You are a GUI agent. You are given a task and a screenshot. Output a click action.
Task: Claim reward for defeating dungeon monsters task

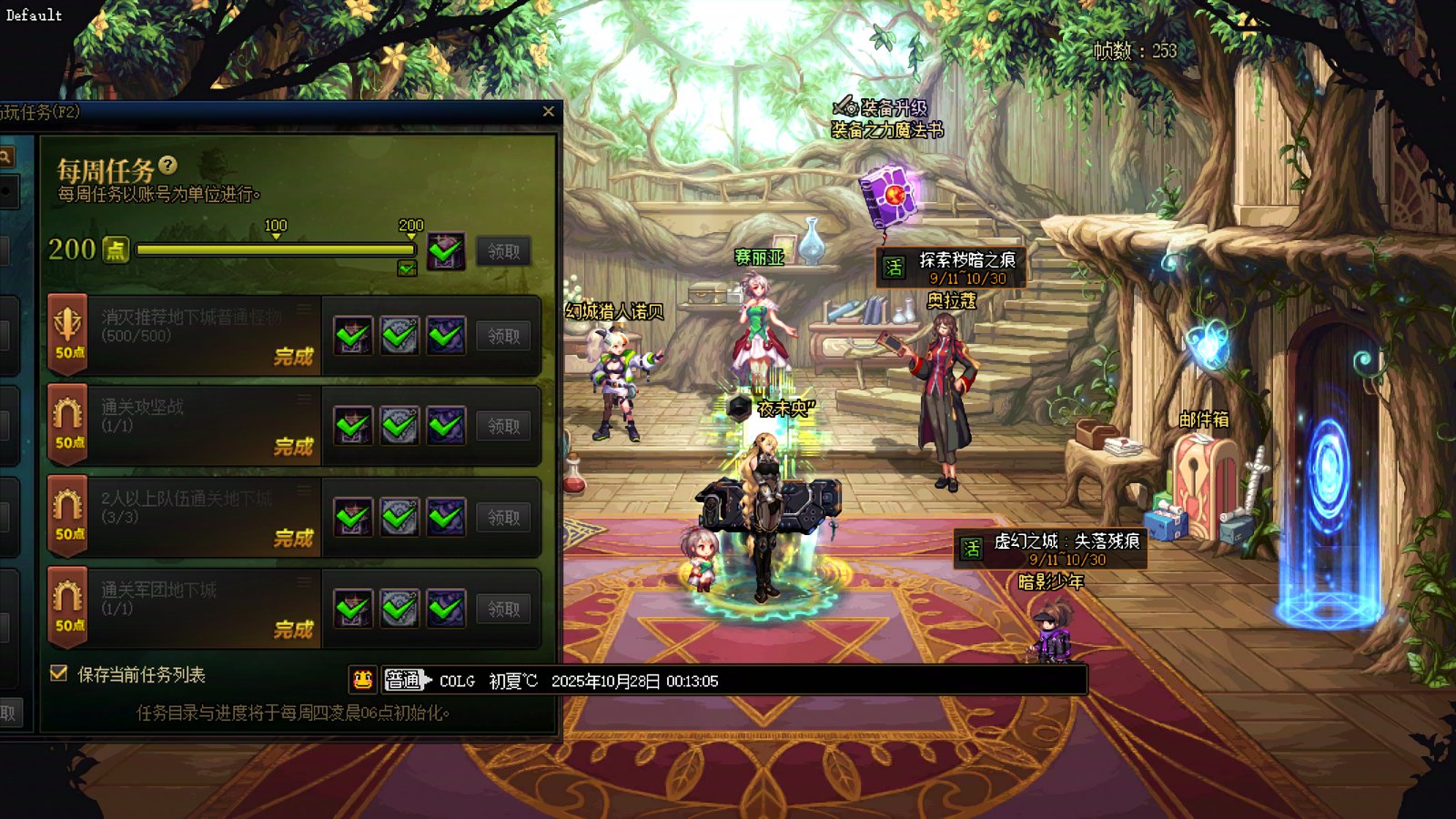tap(503, 336)
